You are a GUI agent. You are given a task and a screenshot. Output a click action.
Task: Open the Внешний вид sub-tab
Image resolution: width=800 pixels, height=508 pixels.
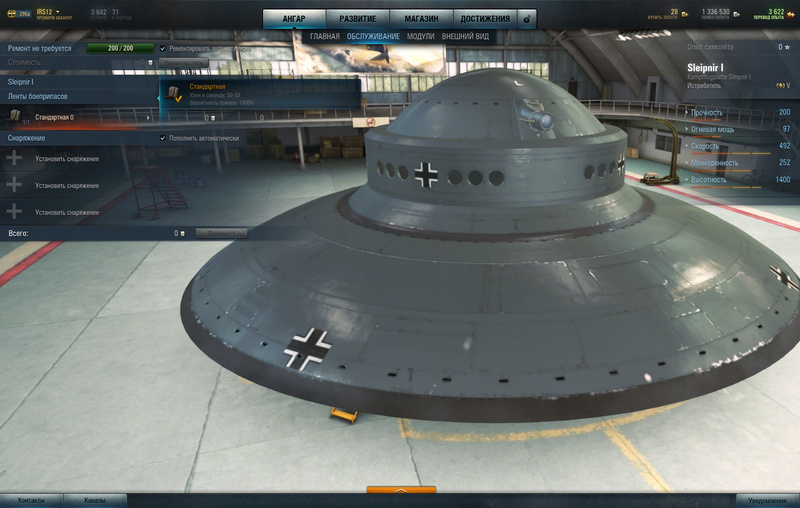point(465,37)
